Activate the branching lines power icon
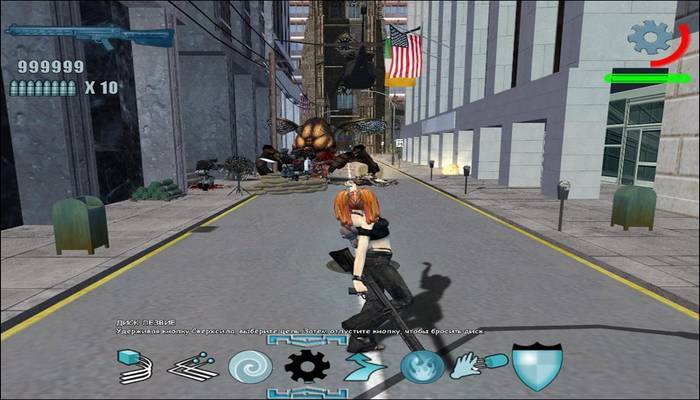 coord(193,367)
